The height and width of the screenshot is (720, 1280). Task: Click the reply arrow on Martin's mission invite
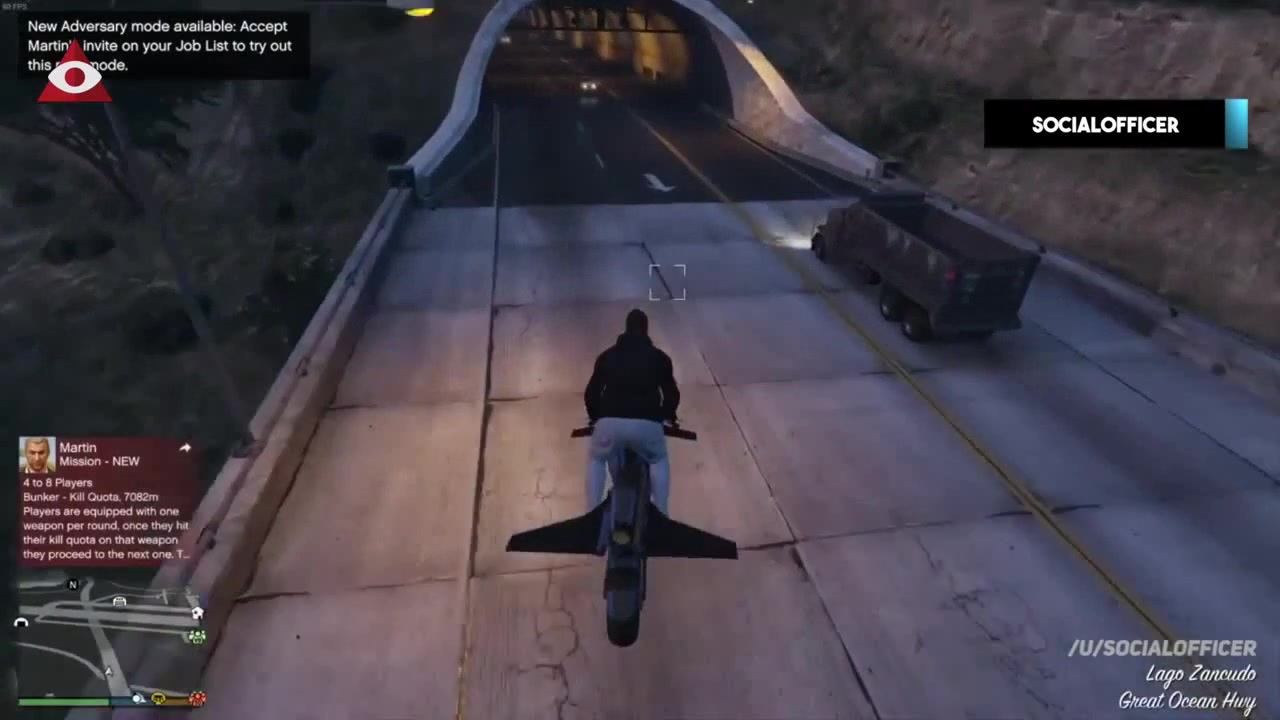[x=185, y=448]
